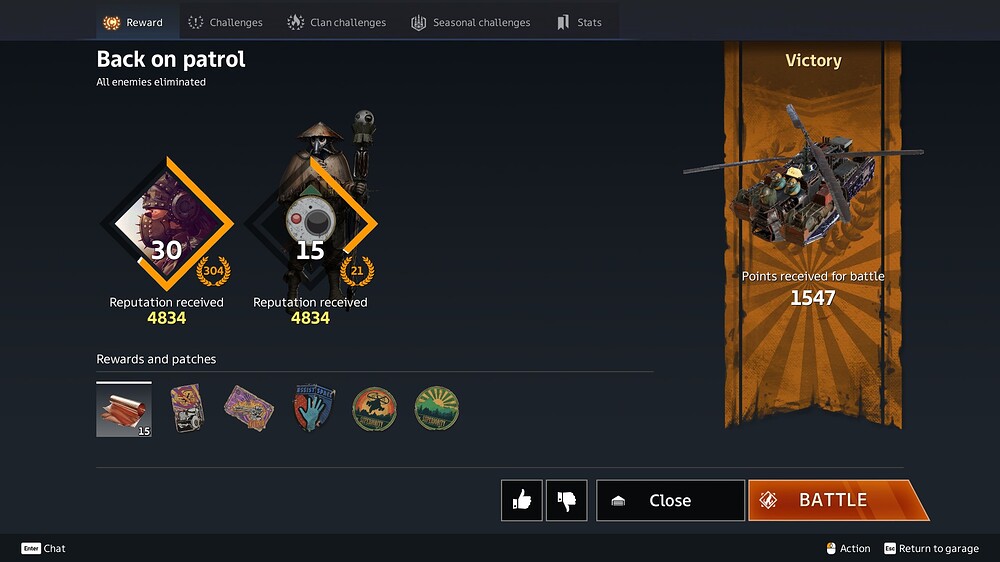Screen dimensions: 1000x562
Task: Select the copper reward slot
Action: (124, 410)
